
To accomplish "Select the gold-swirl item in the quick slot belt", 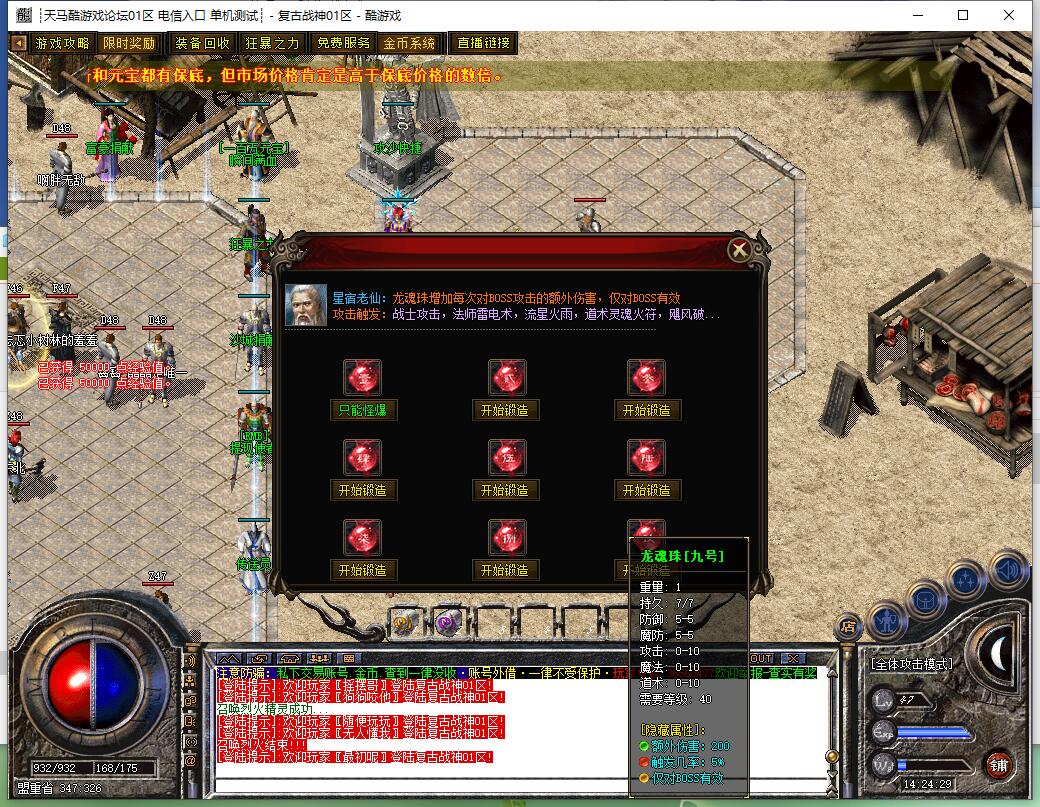I will [404, 623].
